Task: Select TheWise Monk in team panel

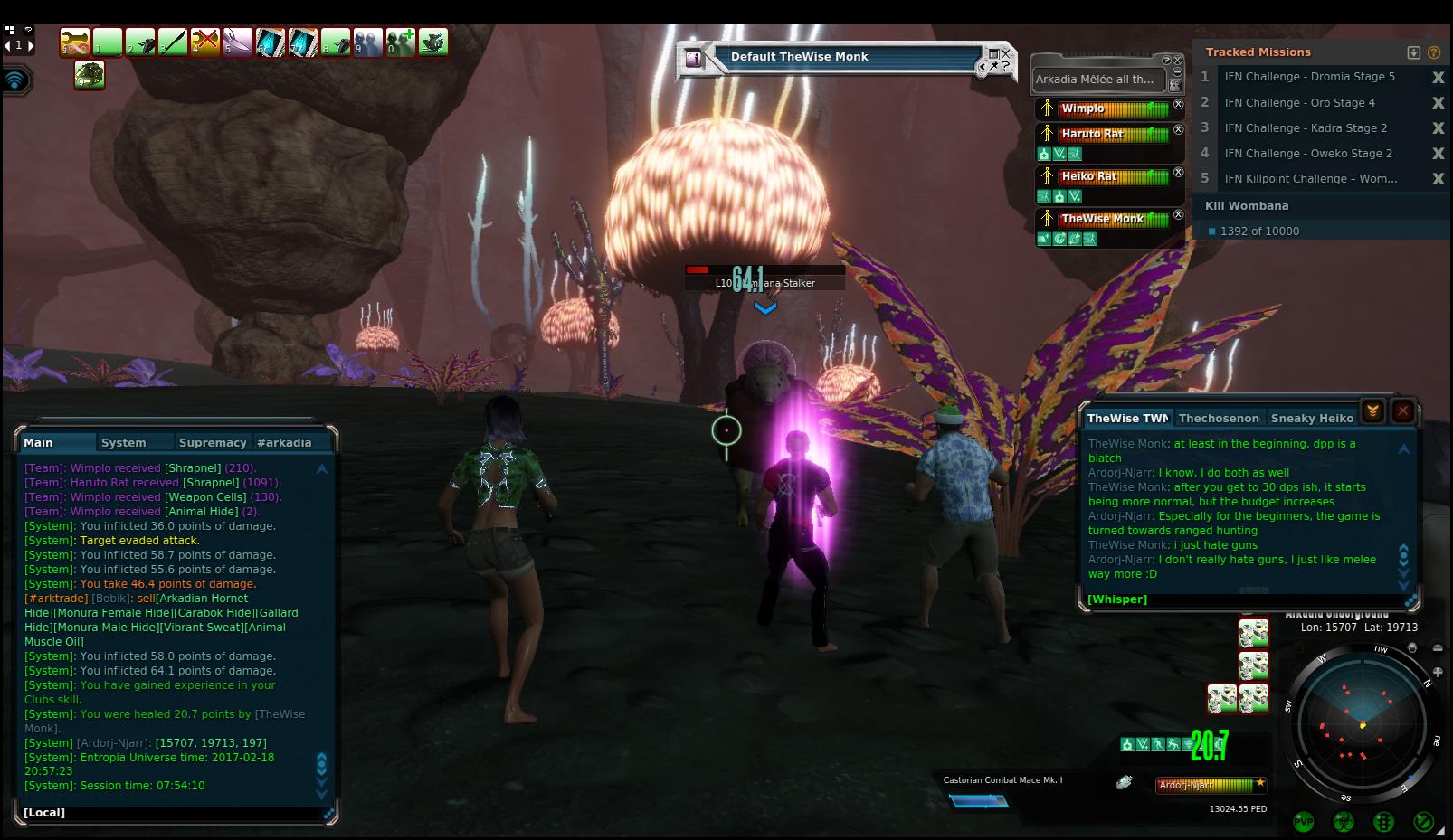Action: (1104, 219)
